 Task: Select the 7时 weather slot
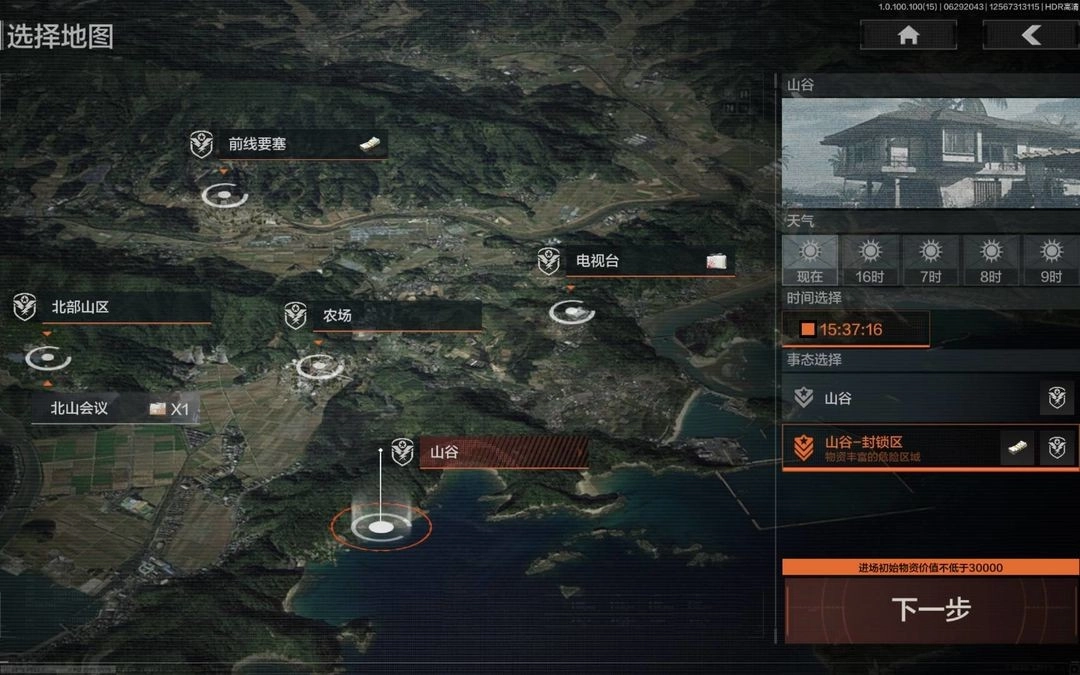tap(931, 260)
